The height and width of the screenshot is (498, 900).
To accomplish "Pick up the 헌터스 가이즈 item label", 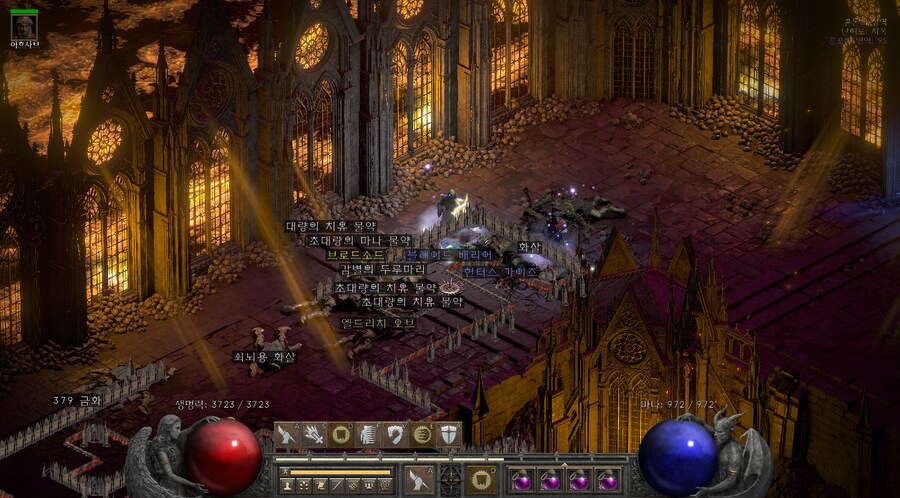I will [501, 271].
